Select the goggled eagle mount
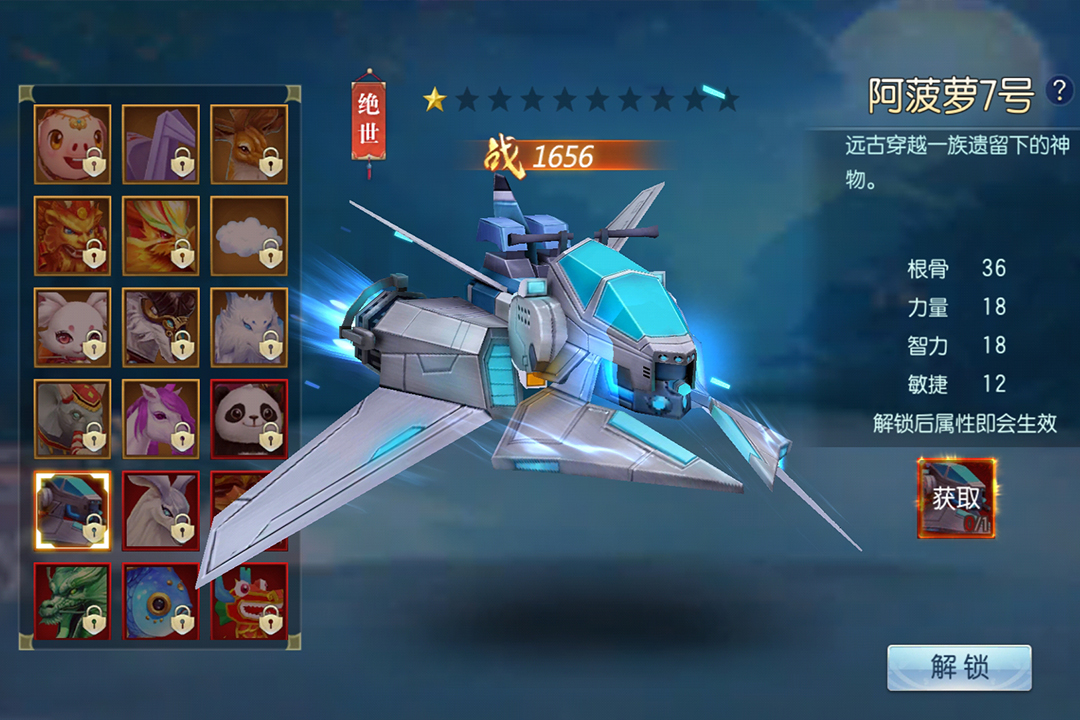This screenshot has height=720, width=1080. (x=160, y=327)
